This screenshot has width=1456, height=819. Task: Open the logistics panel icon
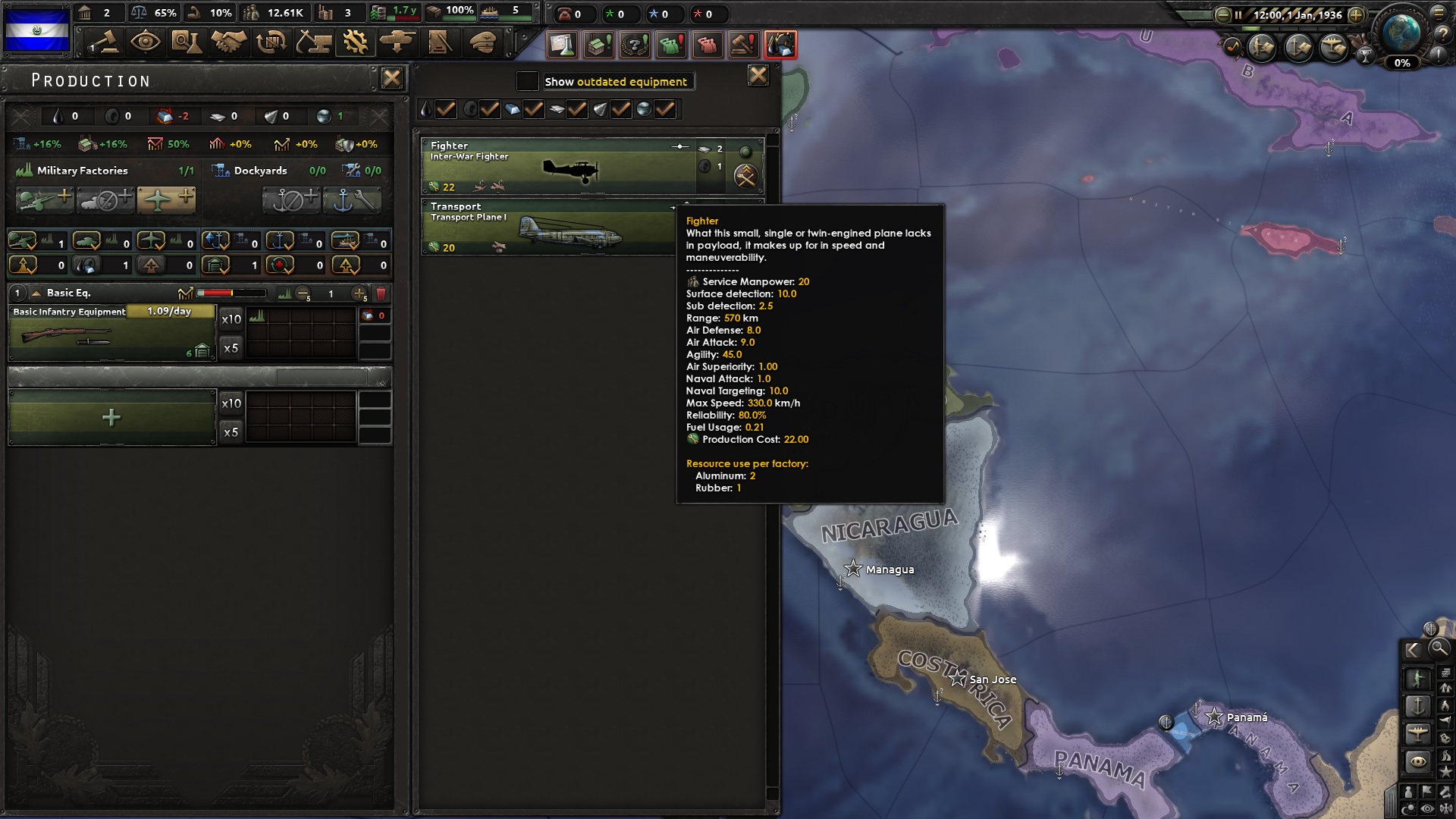click(438, 42)
